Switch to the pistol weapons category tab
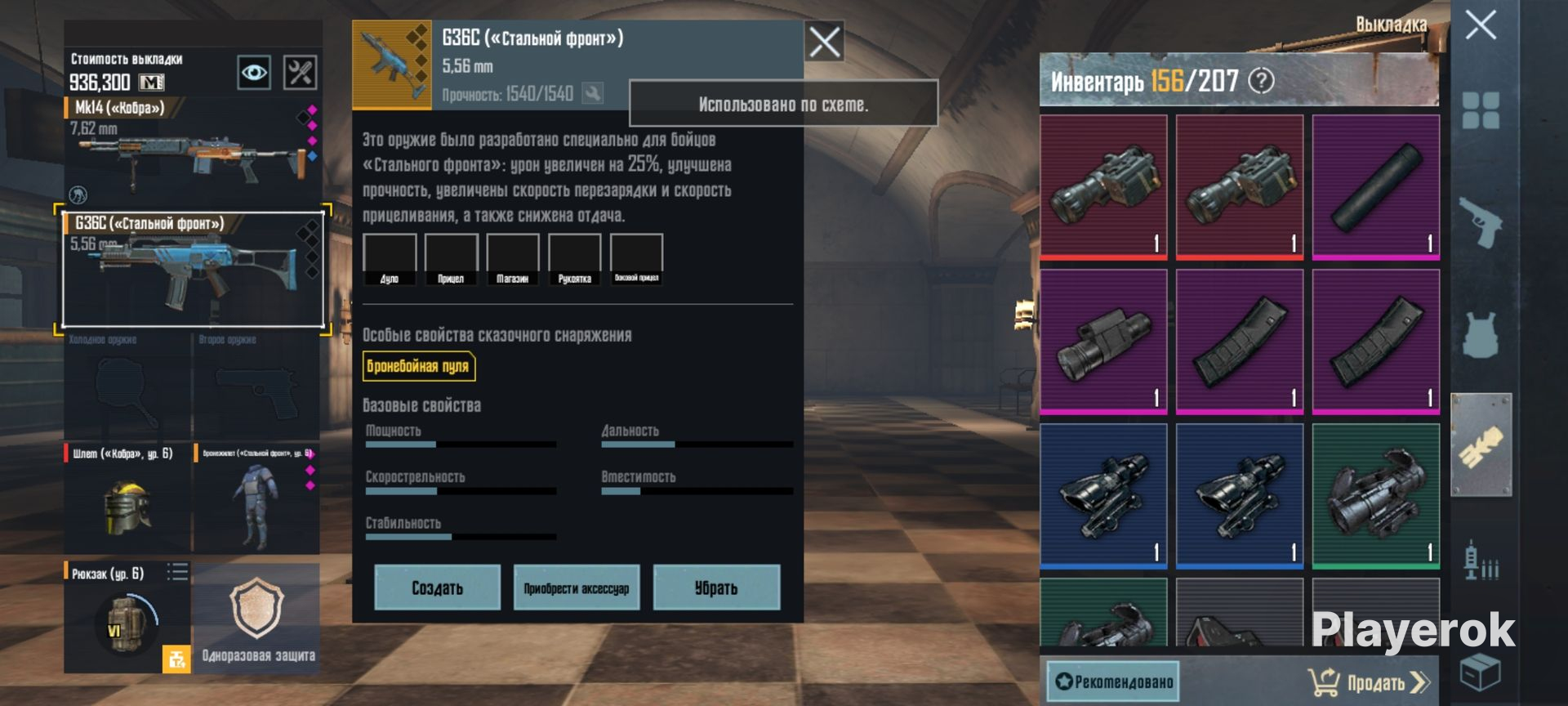This screenshot has height=706, width=1568. click(1480, 222)
